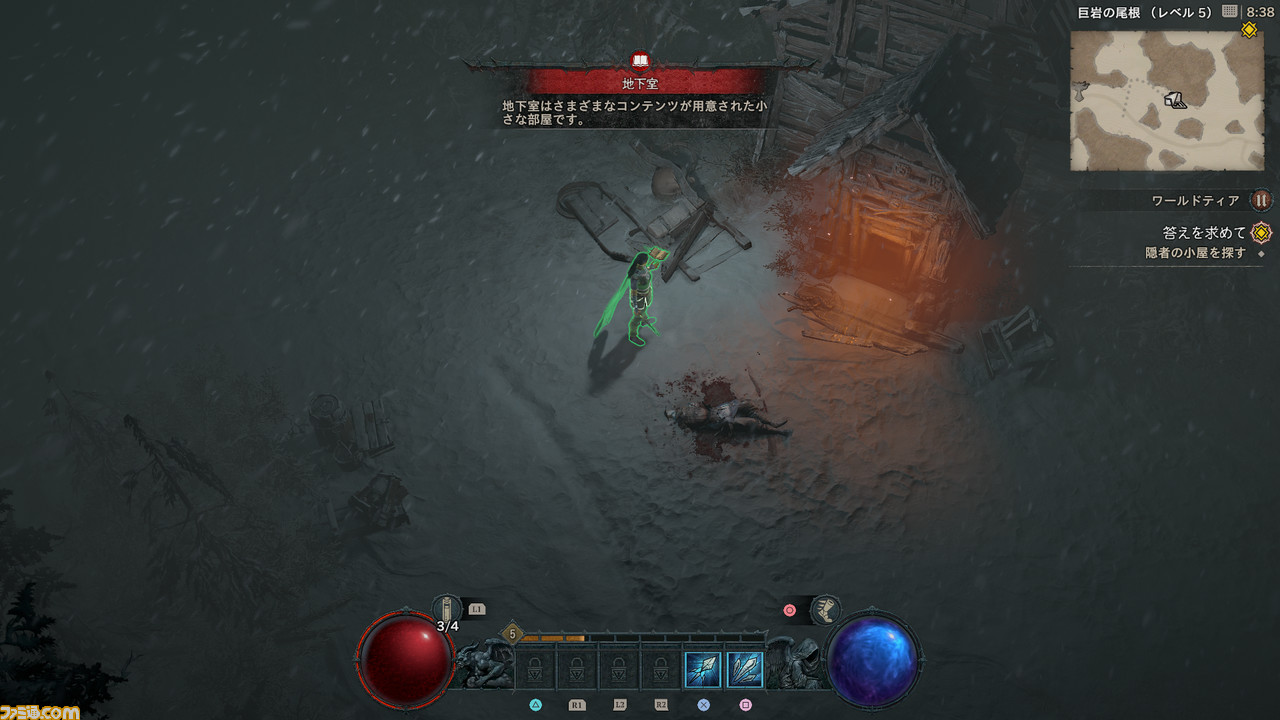Open the 答えを求めて quest tracker entry
The image size is (1280, 720).
click(1204, 233)
